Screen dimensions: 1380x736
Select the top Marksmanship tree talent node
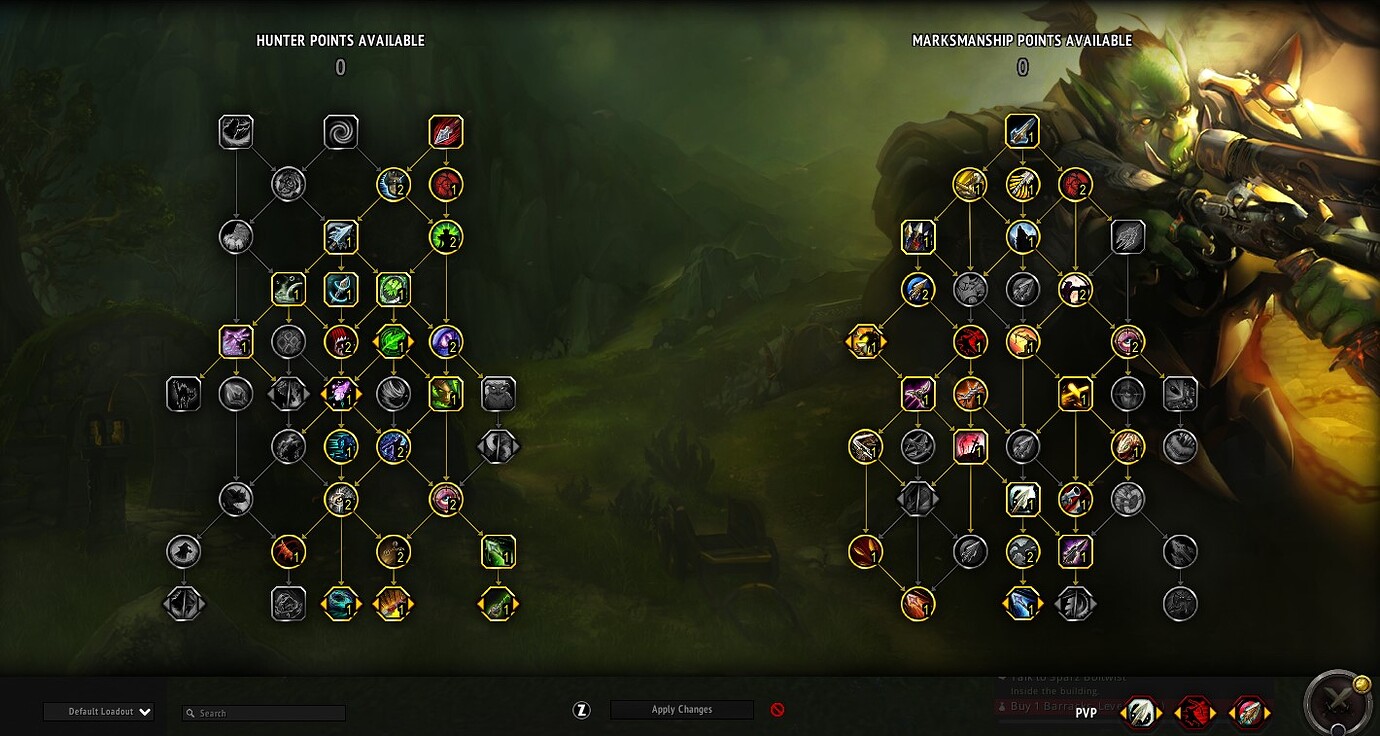click(1022, 132)
